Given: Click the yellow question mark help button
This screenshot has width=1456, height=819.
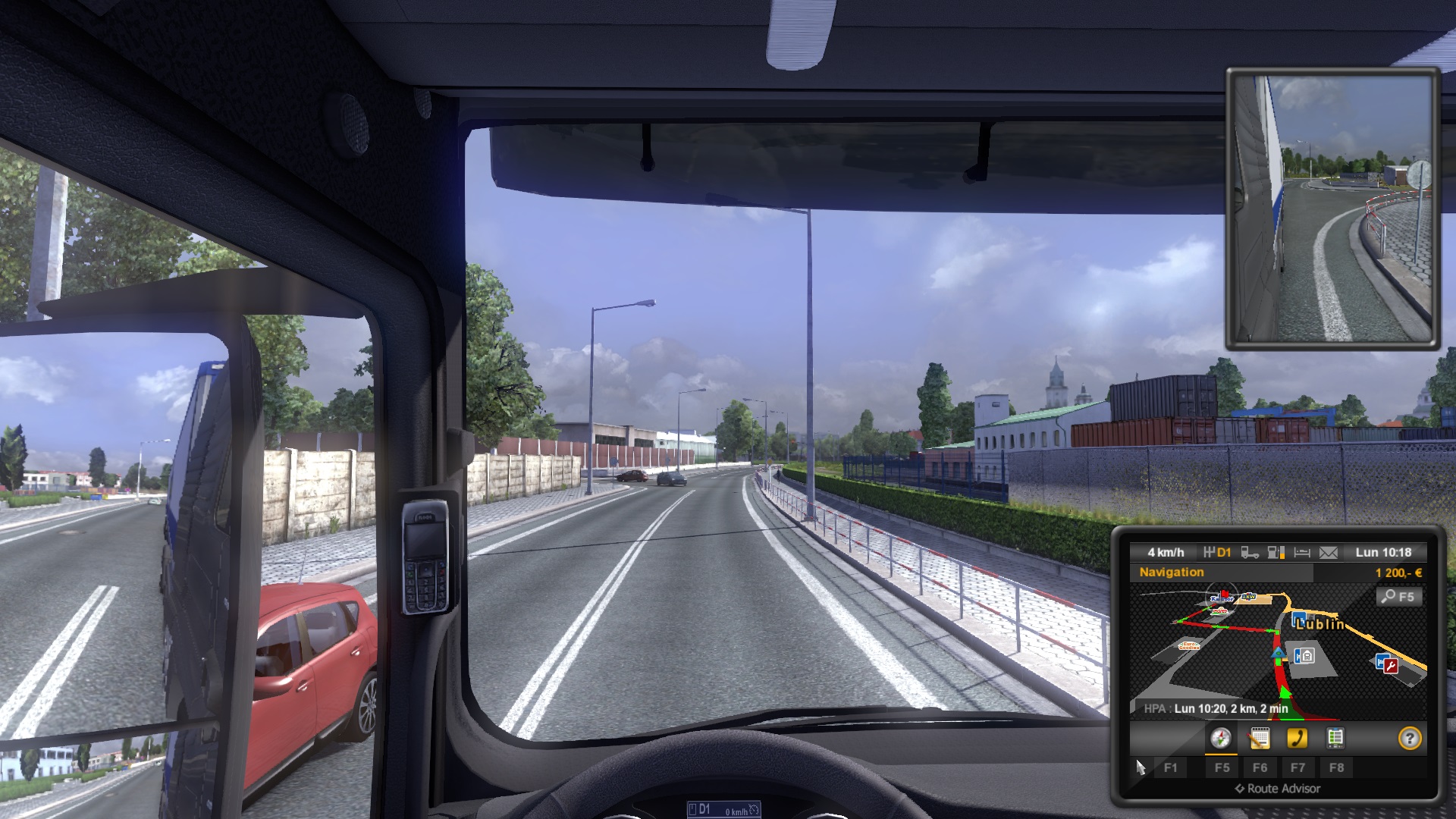Looking at the screenshot, I should (1409, 739).
